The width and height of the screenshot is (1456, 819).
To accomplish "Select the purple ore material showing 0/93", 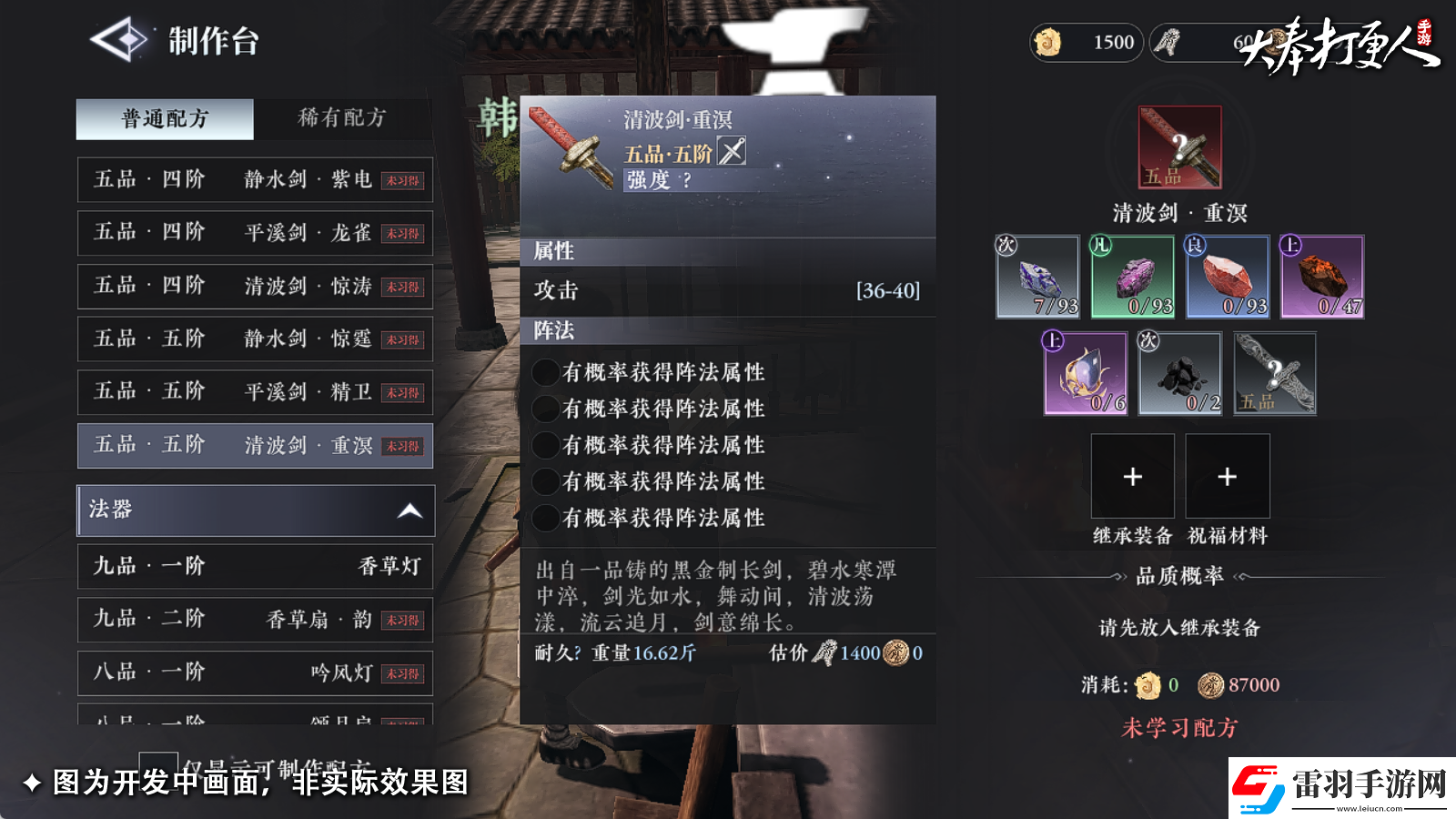I will (1132, 278).
